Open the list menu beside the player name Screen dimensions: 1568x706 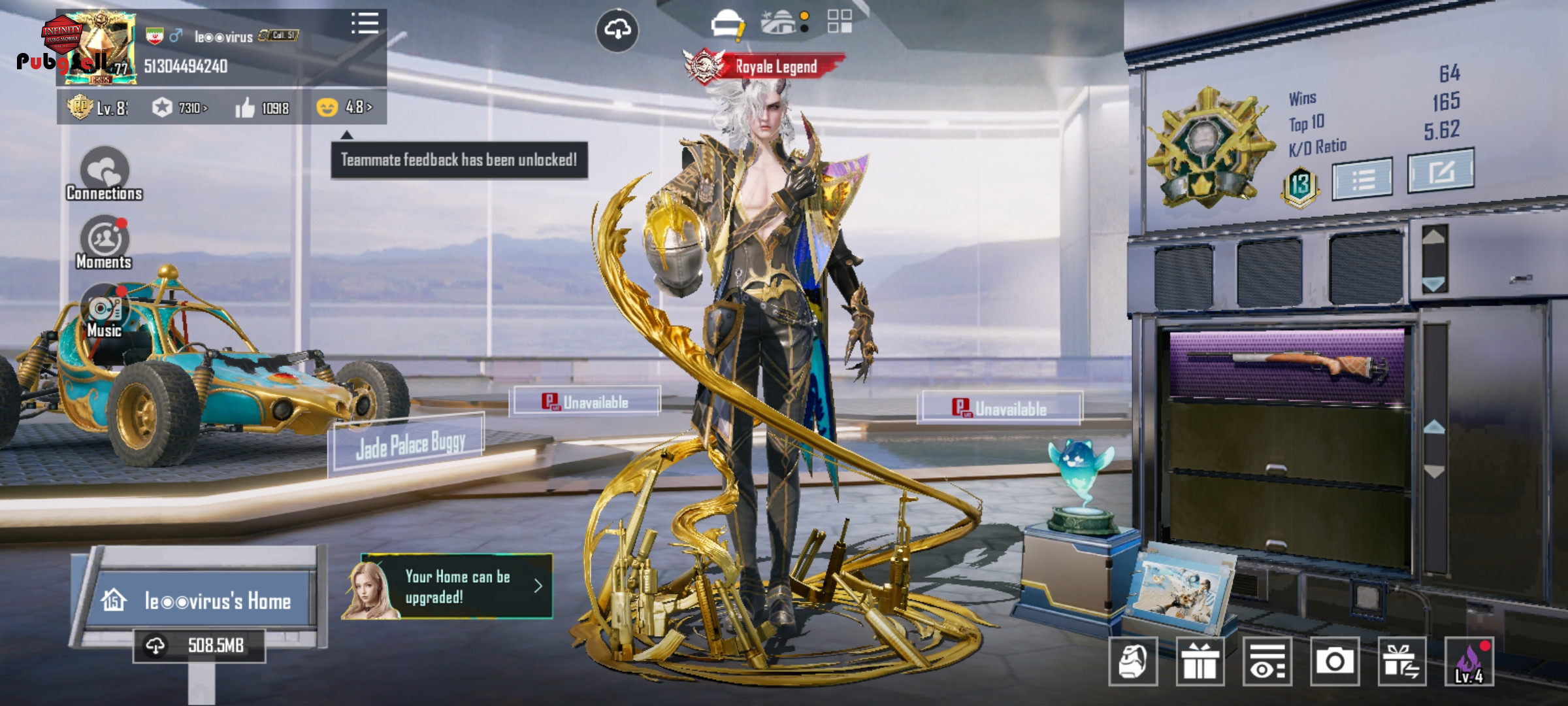click(x=365, y=24)
